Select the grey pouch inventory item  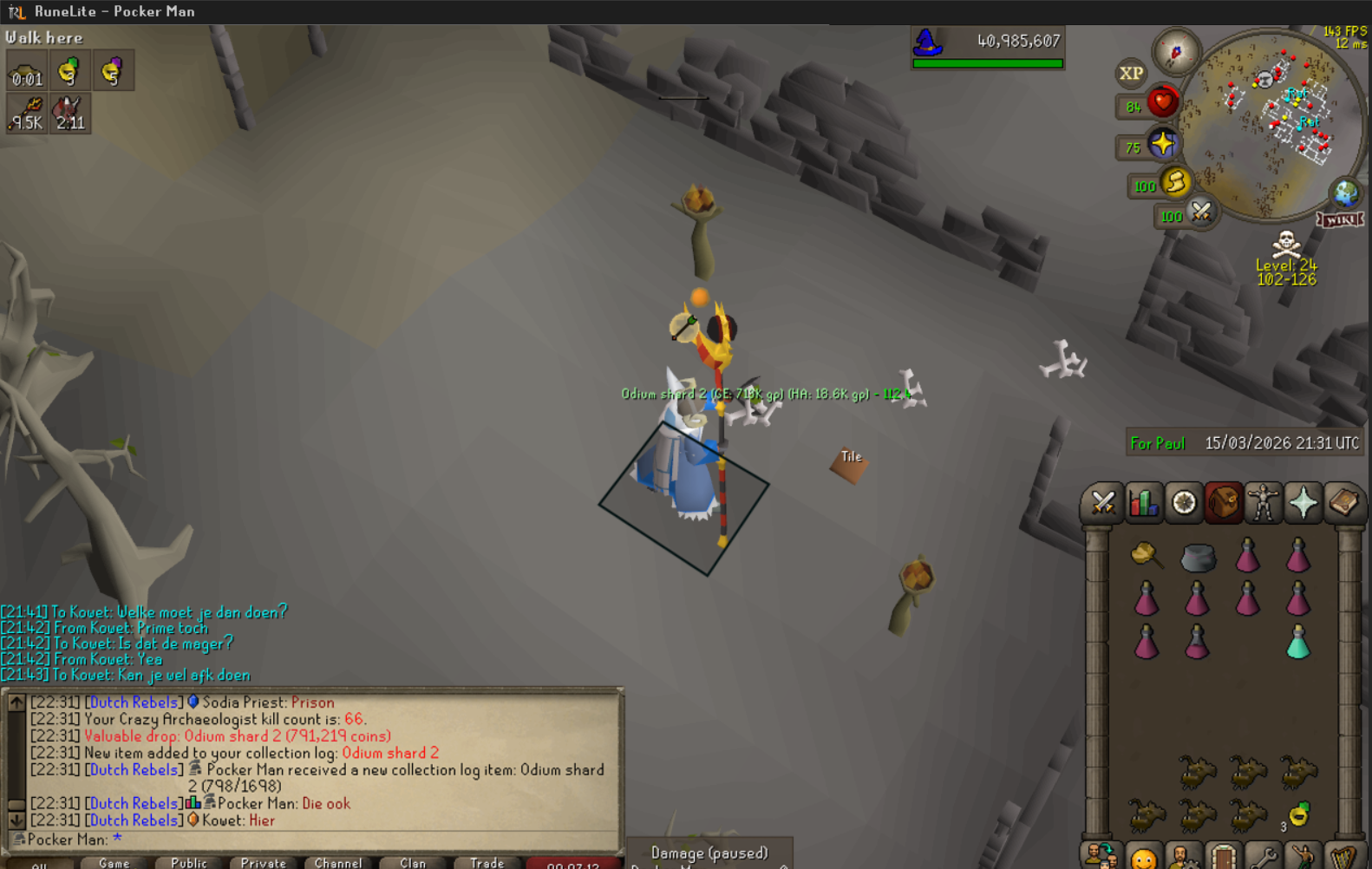(x=1198, y=558)
